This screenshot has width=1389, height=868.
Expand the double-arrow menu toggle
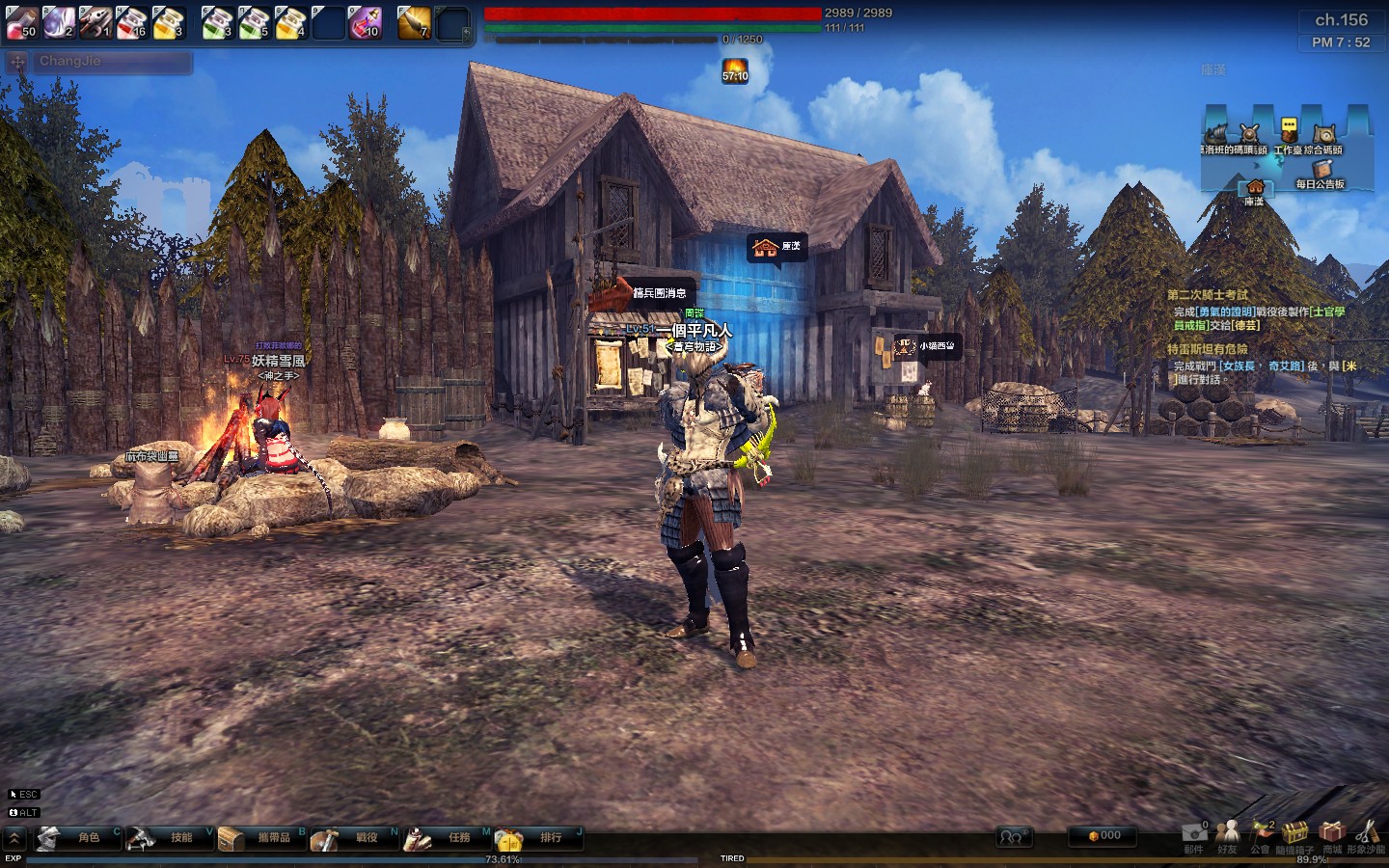tap(14, 838)
